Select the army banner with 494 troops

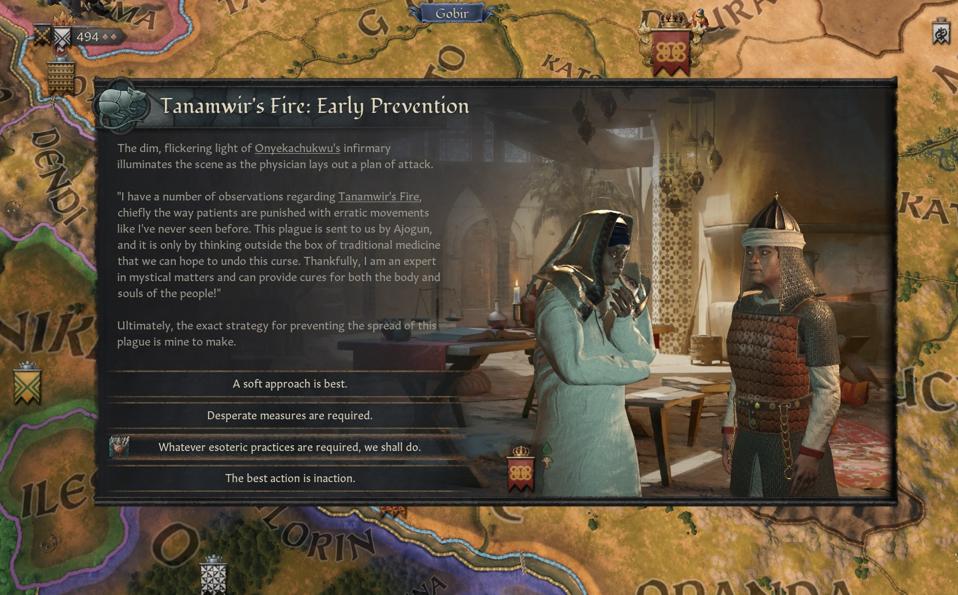(82, 37)
